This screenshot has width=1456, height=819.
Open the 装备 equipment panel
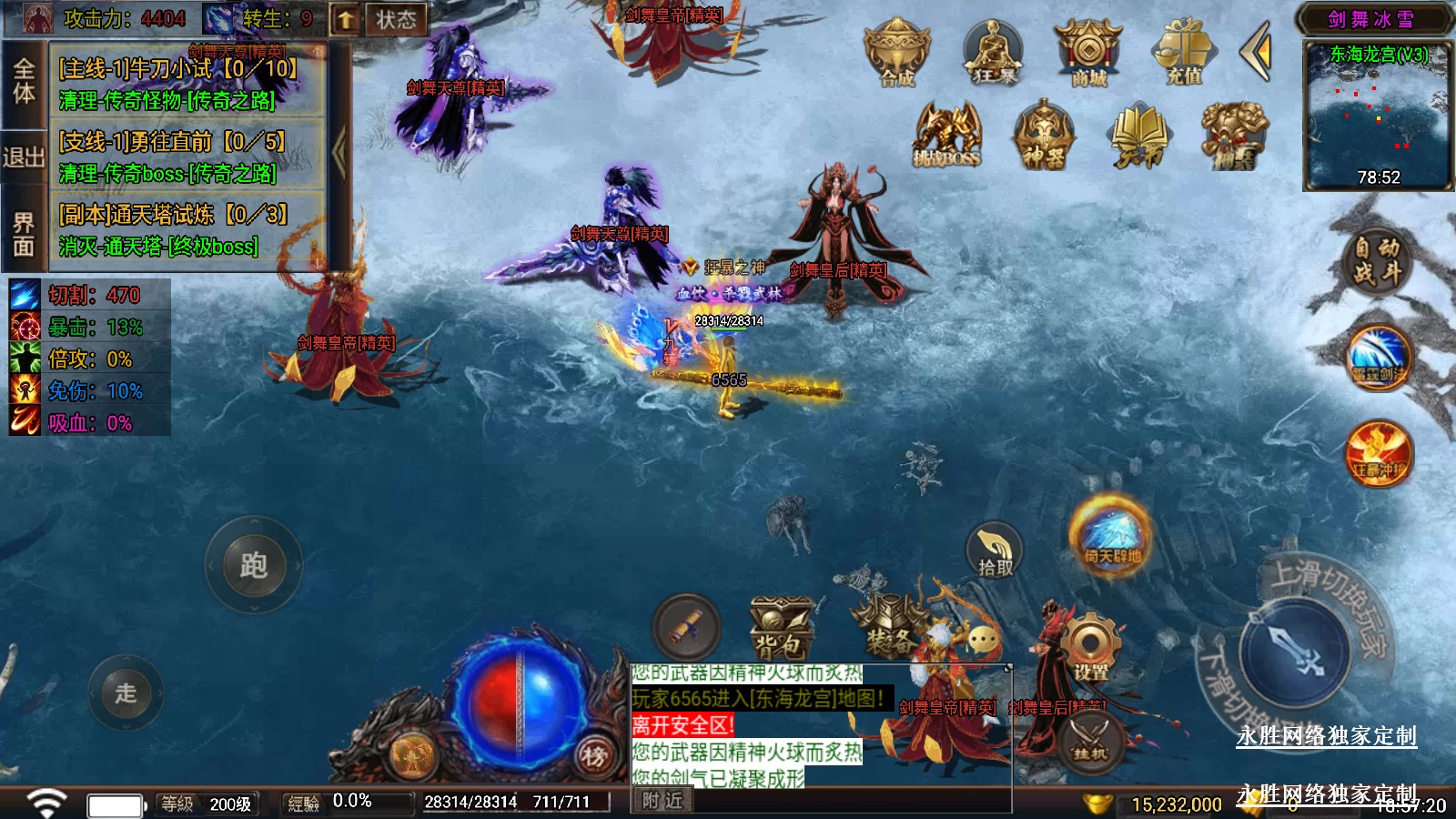click(x=889, y=626)
